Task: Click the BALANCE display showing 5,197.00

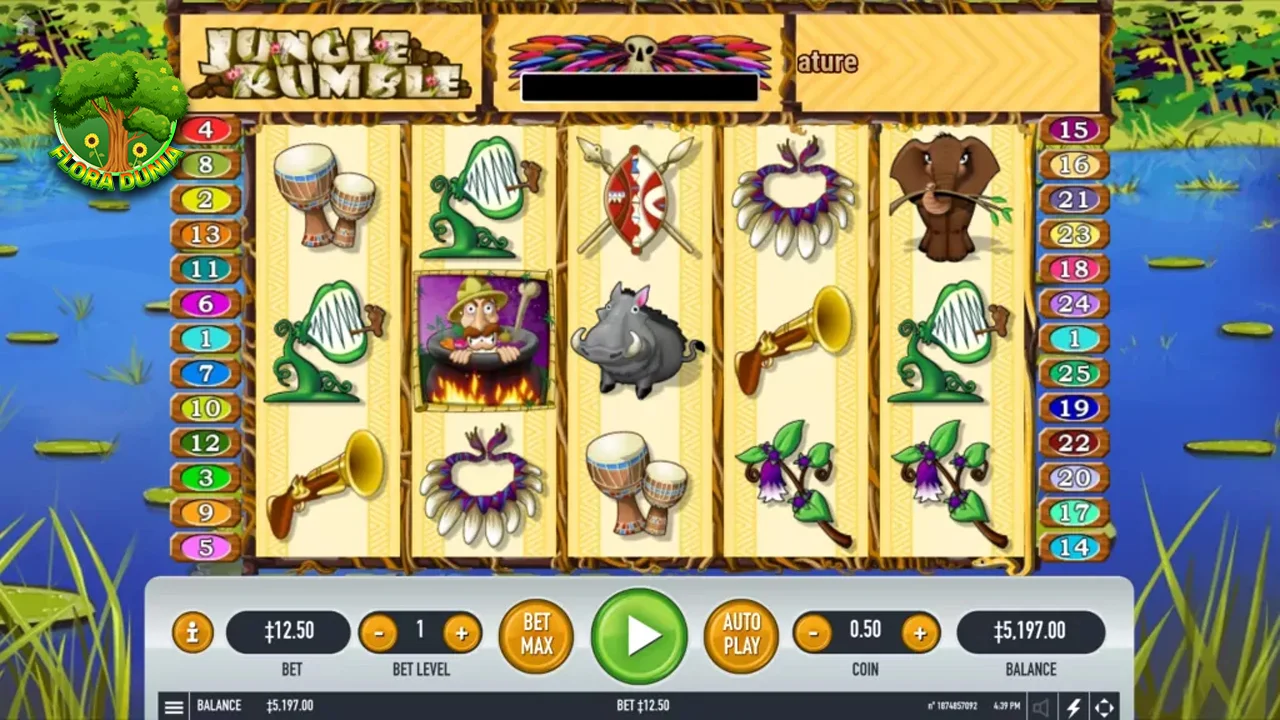Action: click(x=1031, y=632)
